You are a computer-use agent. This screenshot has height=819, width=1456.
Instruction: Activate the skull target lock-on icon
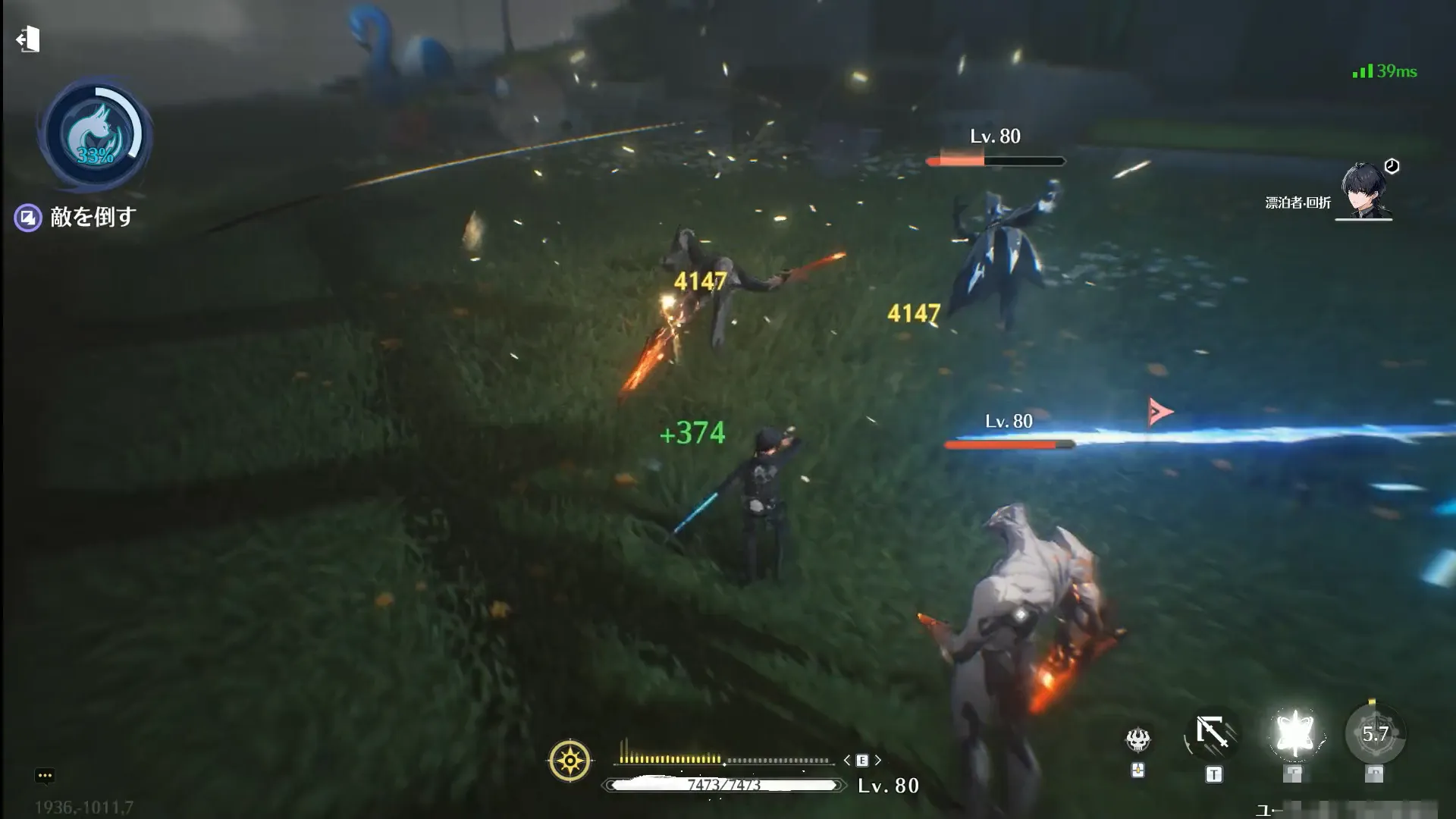[x=1137, y=739]
